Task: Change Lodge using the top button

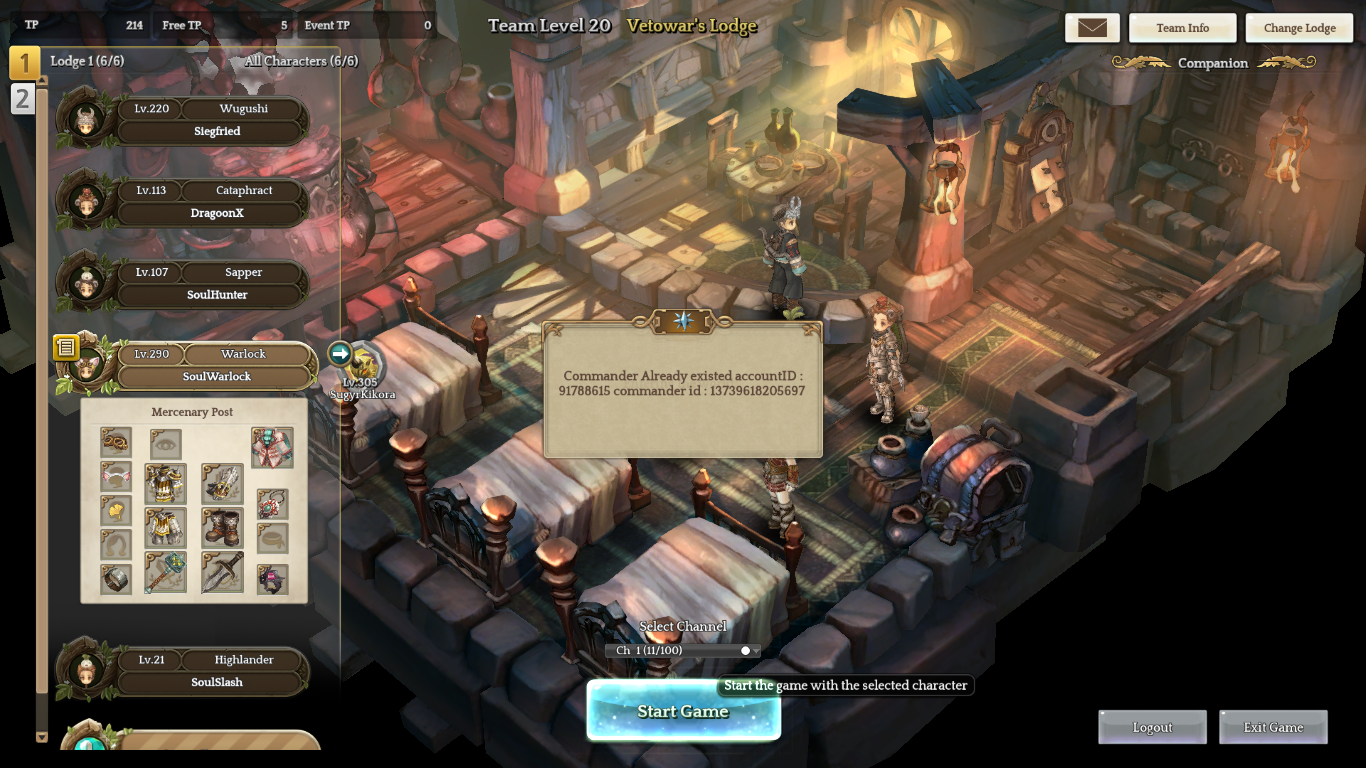Action: (1299, 28)
